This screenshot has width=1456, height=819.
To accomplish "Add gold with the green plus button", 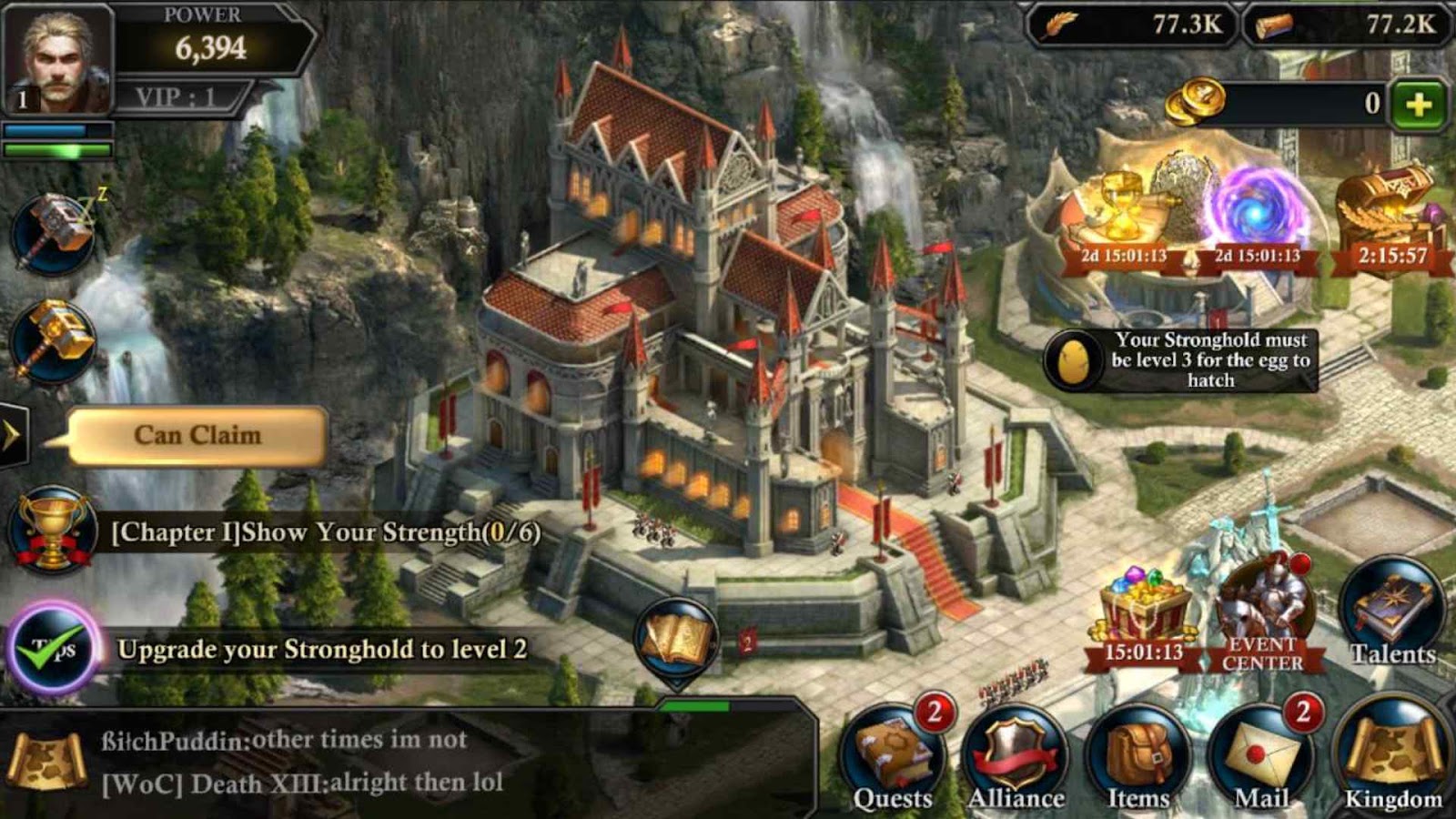I will click(1418, 106).
